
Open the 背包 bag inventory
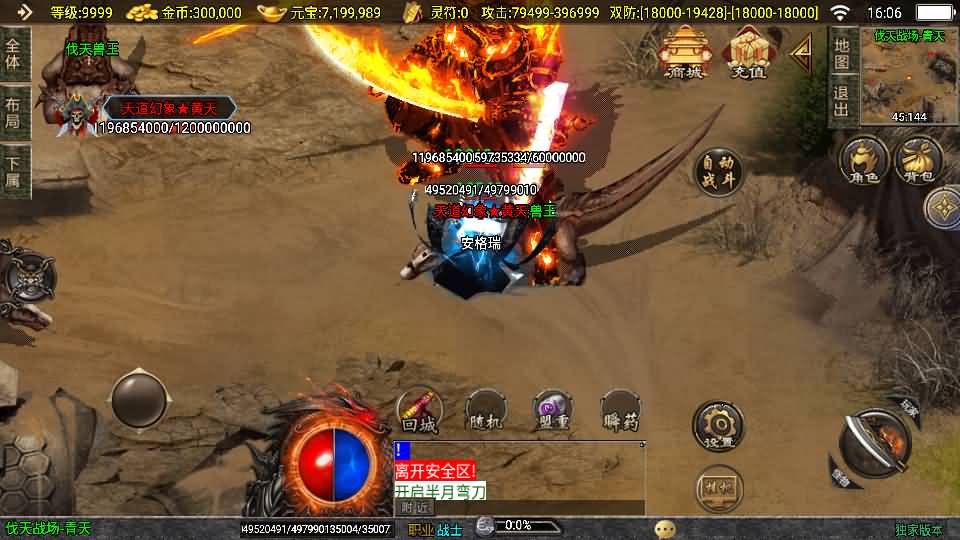click(x=918, y=160)
